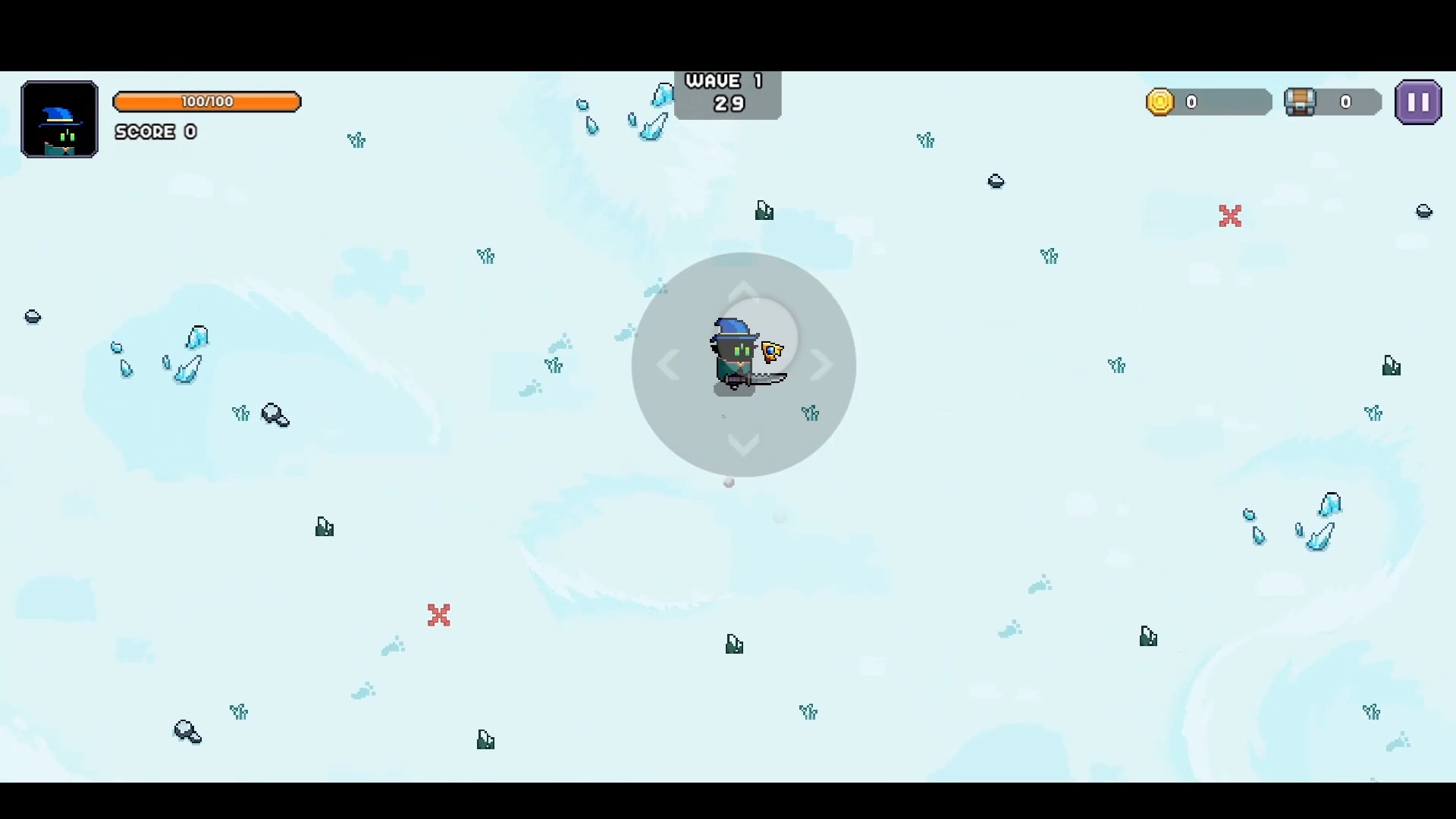This screenshot has width=1456, height=819.
Task: Click the coin count showing 0
Action: pyautogui.click(x=1191, y=102)
